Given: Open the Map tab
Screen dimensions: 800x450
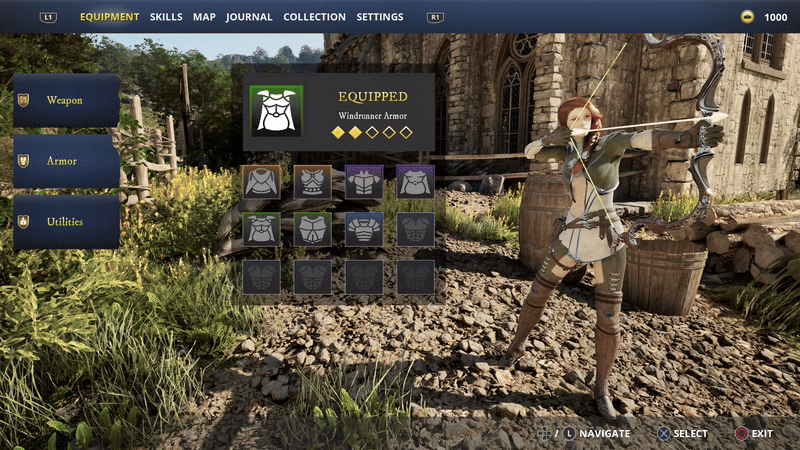Looking at the screenshot, I should click(x=204, y=17).
